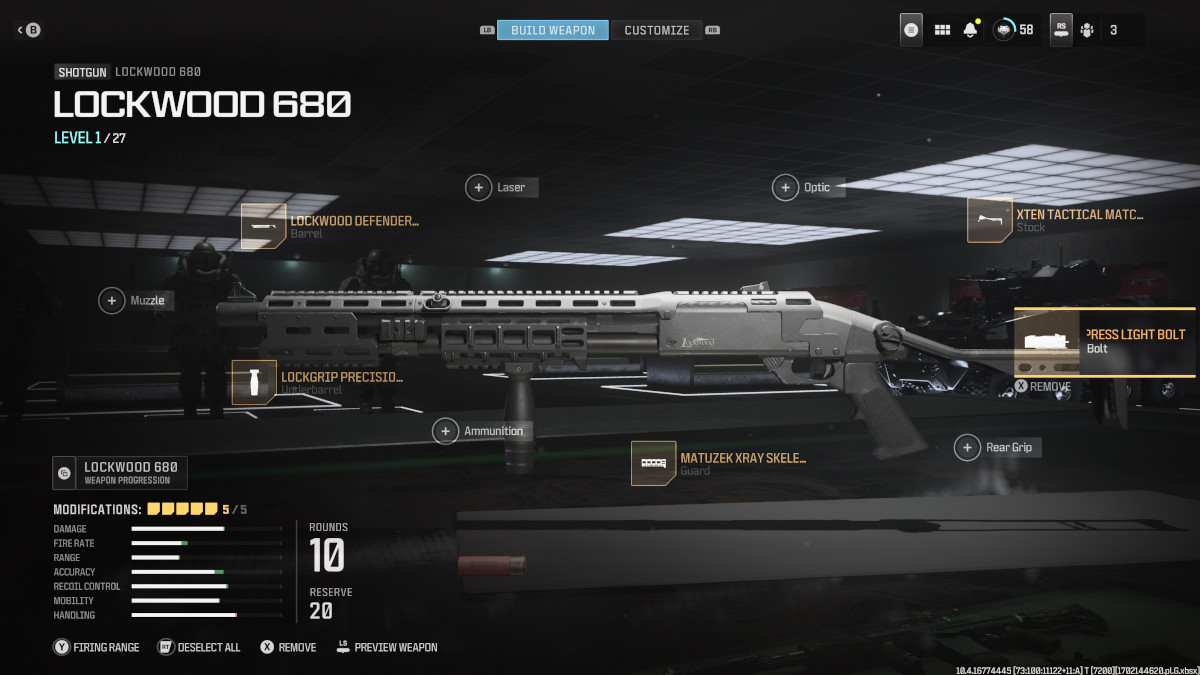1200x675 pixels.
Task: Select the Express Light Bolt slot
Action: 1105,341
